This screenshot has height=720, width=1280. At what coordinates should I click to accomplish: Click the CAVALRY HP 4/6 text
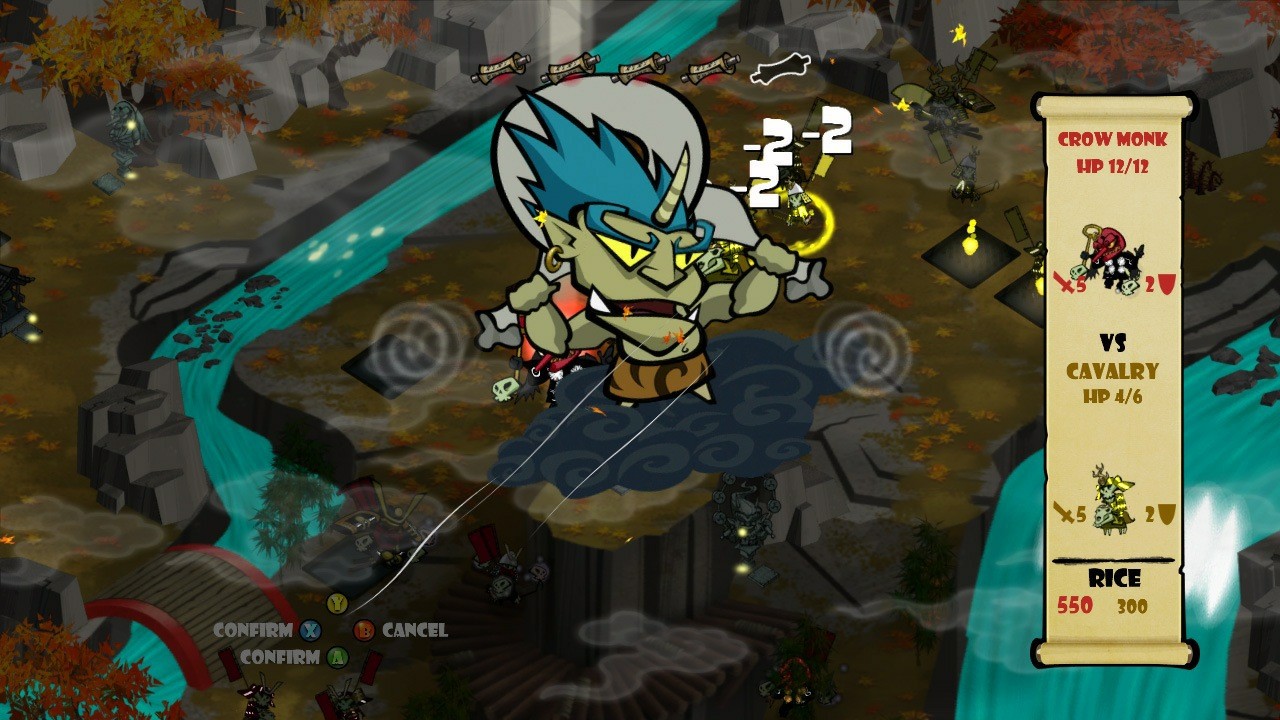click(1110, 385)
